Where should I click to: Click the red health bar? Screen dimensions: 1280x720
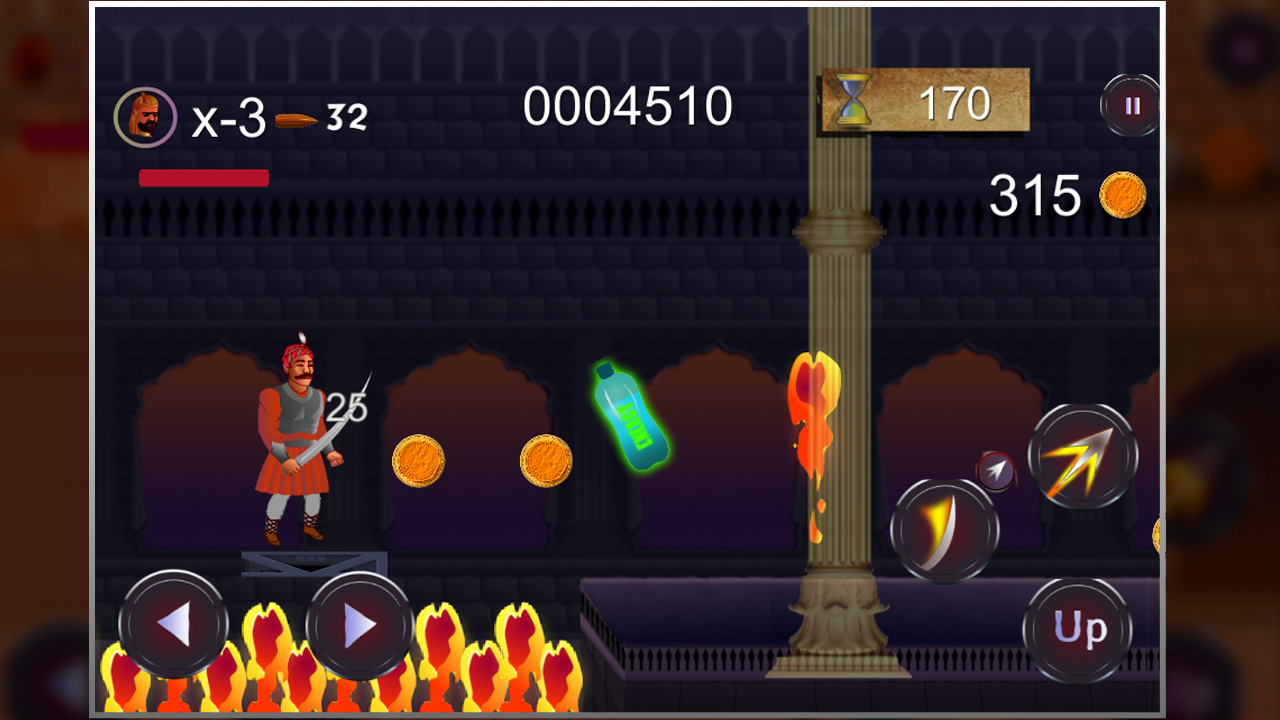tap(203, 177)
